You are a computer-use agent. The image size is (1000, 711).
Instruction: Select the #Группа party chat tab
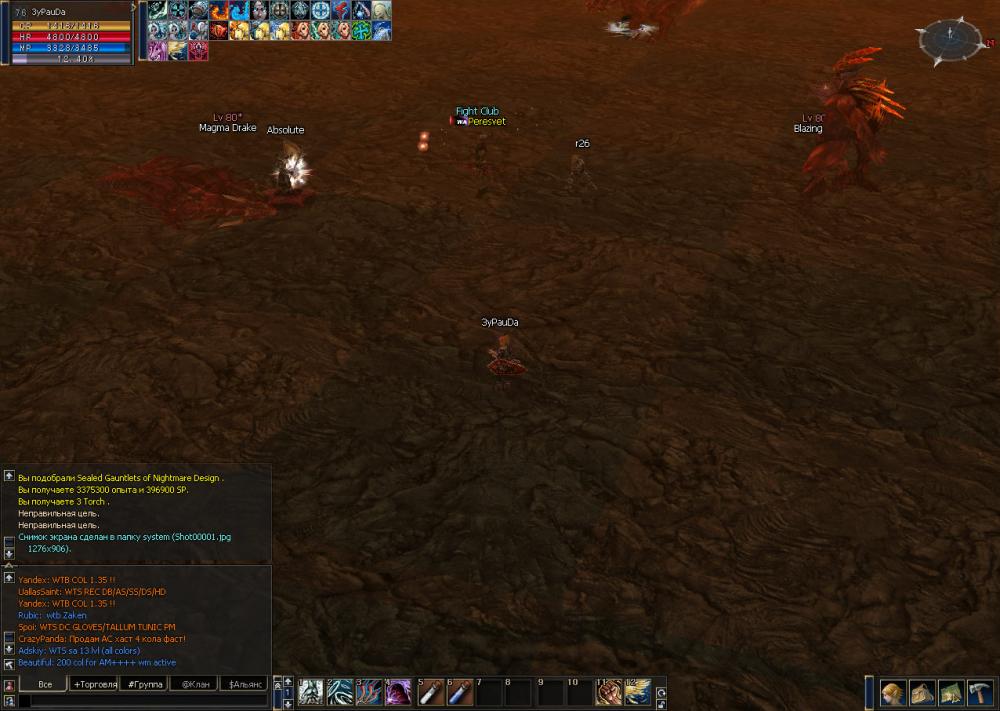click(143, 684)
